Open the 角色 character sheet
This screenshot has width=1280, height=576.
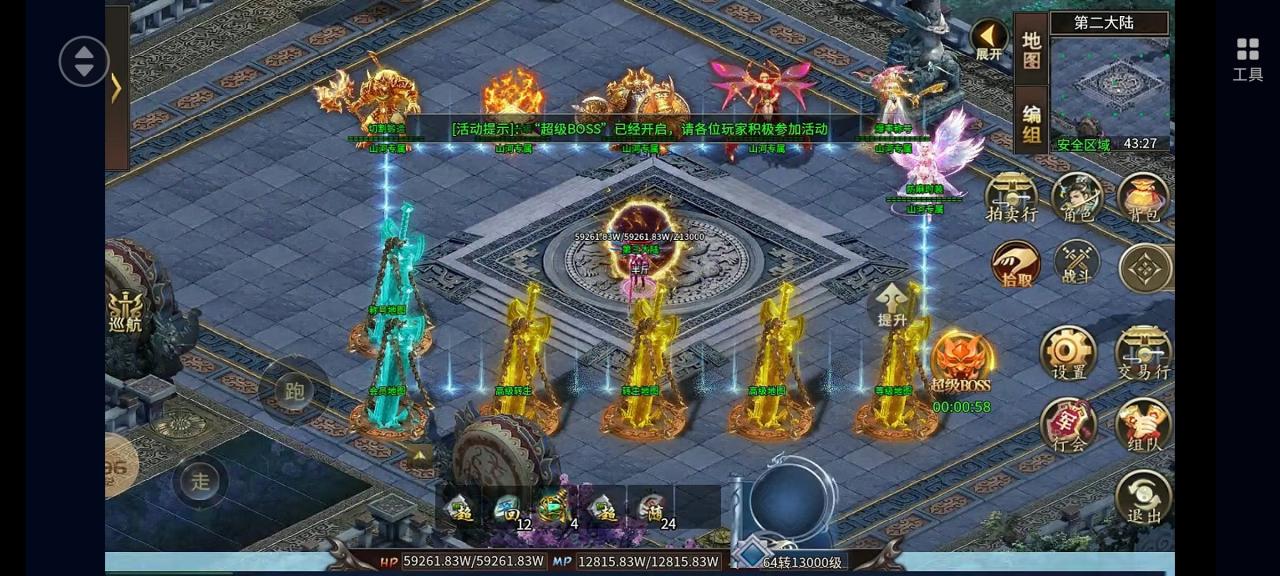point(1077,197)
